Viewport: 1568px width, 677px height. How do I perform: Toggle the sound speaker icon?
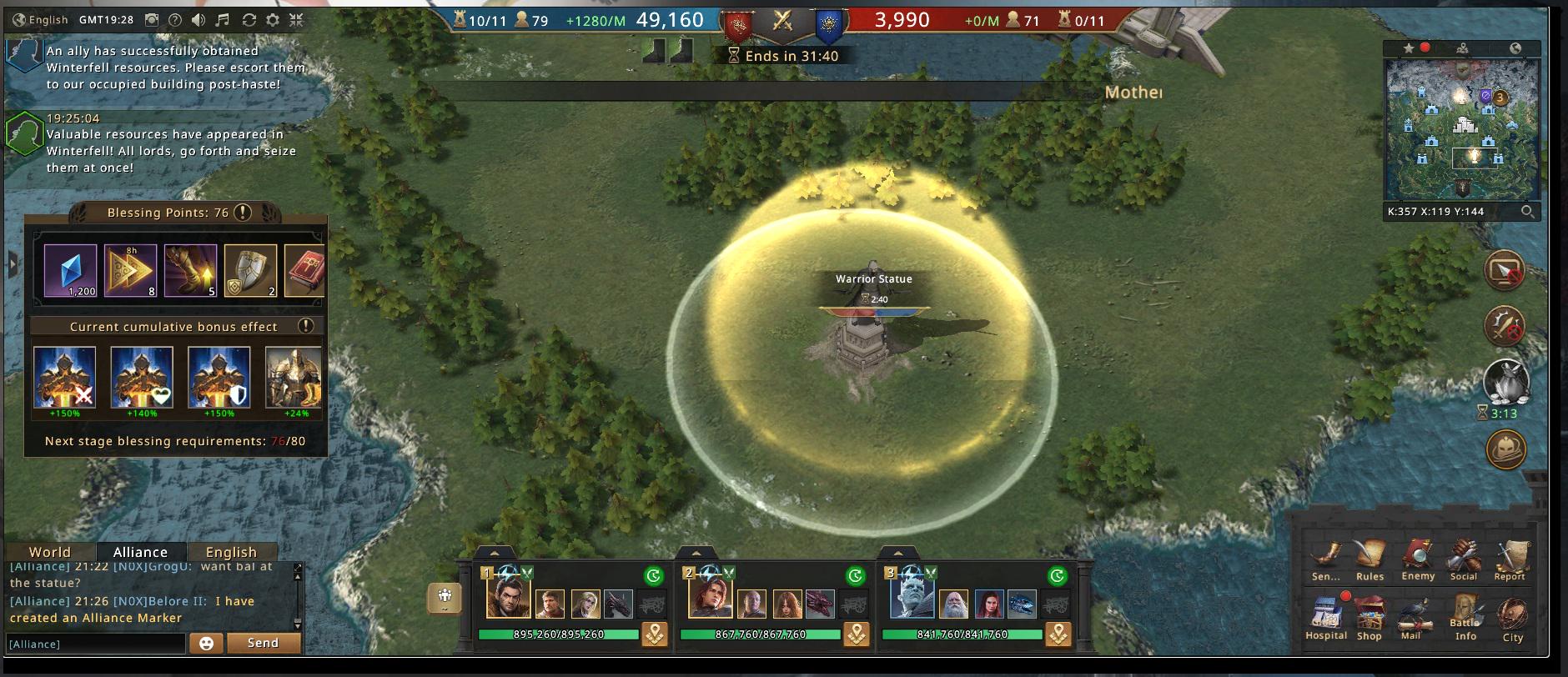tap(199, 20)
